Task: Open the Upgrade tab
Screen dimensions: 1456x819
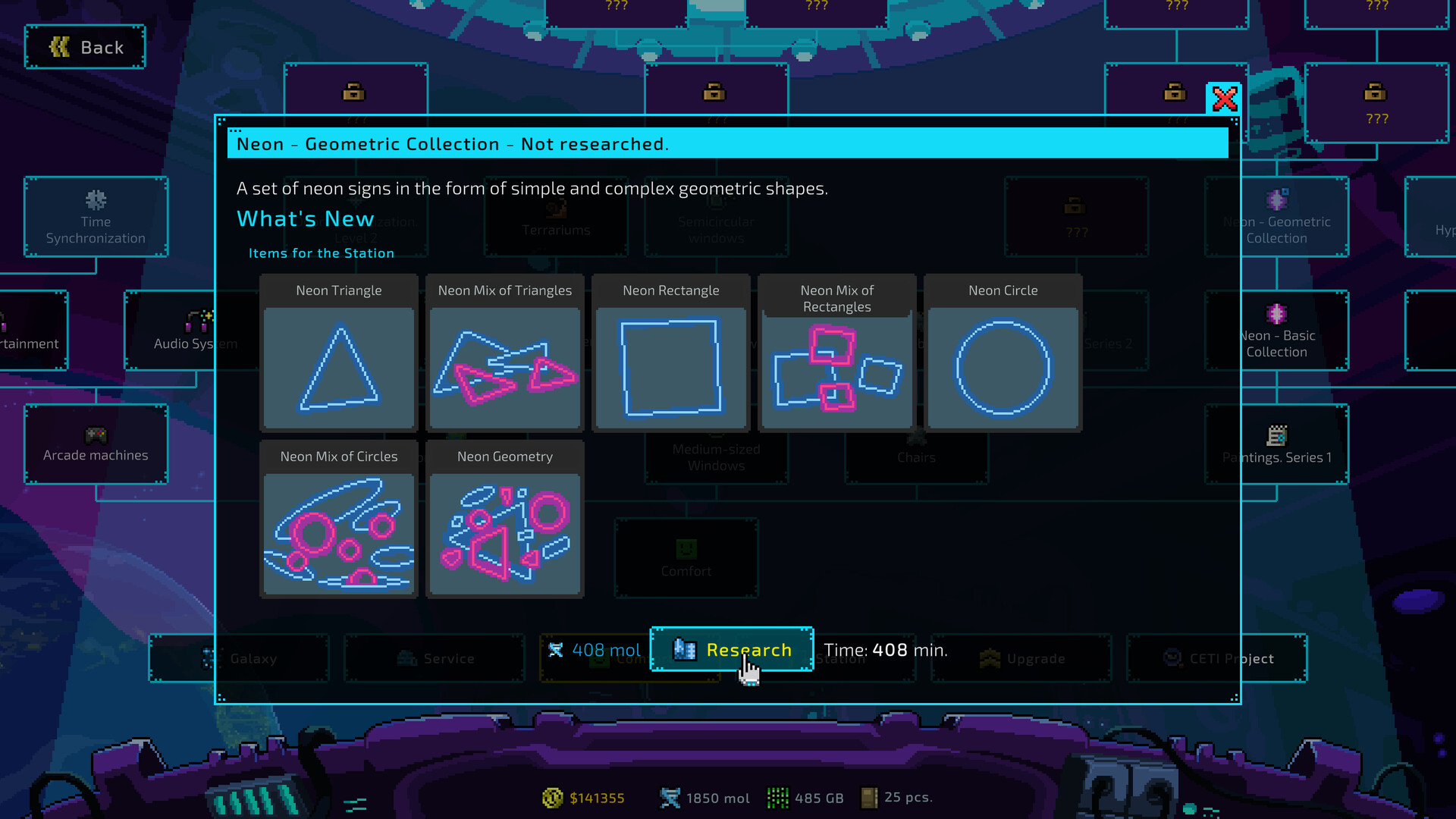Action: click(1021, 658)
